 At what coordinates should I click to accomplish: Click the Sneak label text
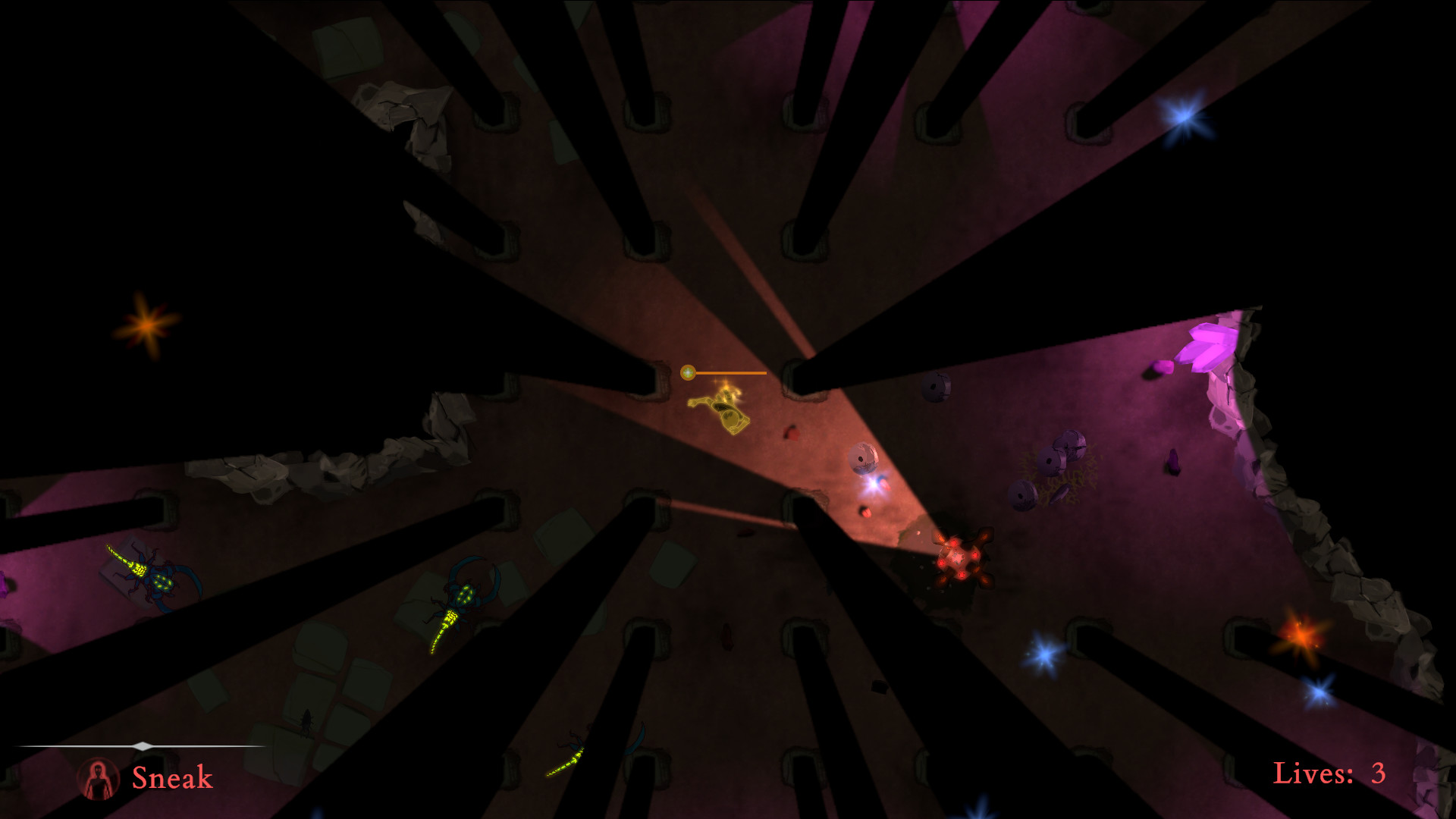tap(171, 777)
